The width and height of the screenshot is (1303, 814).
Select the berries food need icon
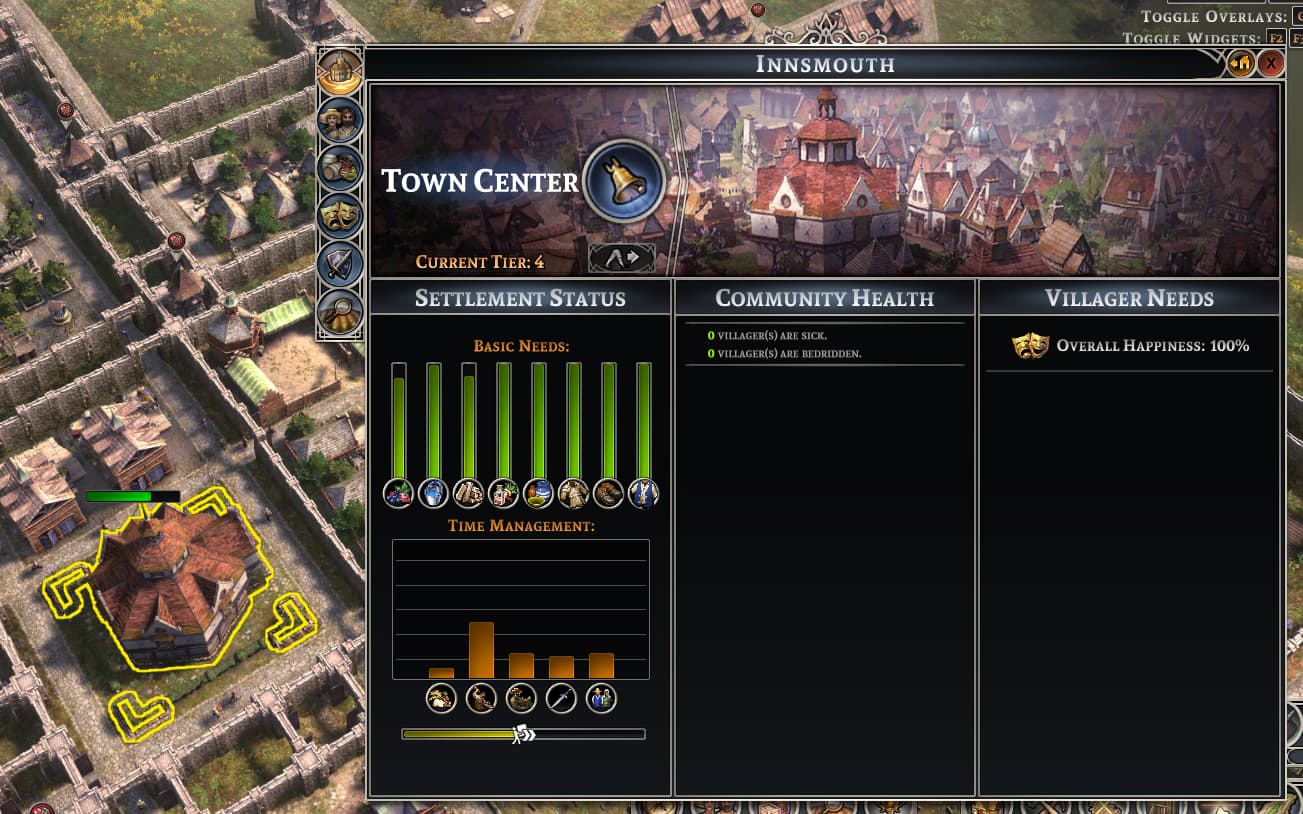point(398,493)
